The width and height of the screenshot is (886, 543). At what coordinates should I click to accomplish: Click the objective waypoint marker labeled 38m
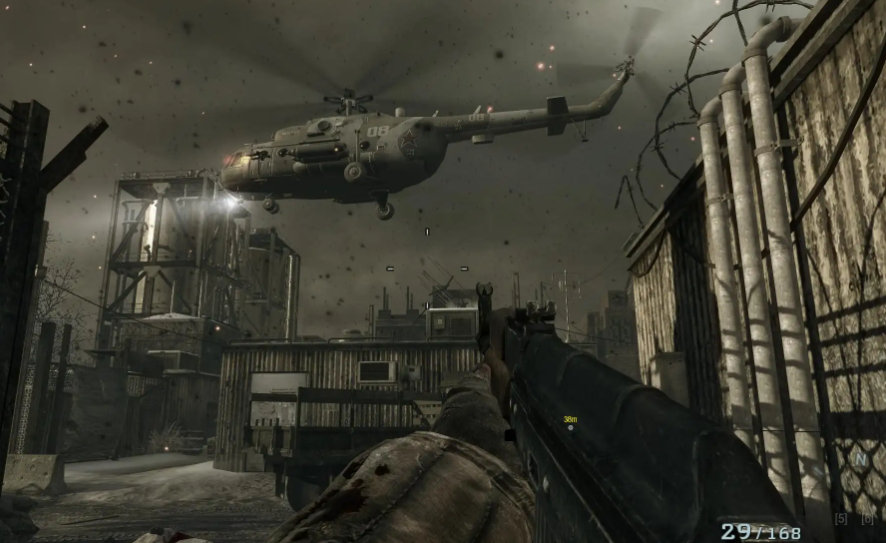570,427
